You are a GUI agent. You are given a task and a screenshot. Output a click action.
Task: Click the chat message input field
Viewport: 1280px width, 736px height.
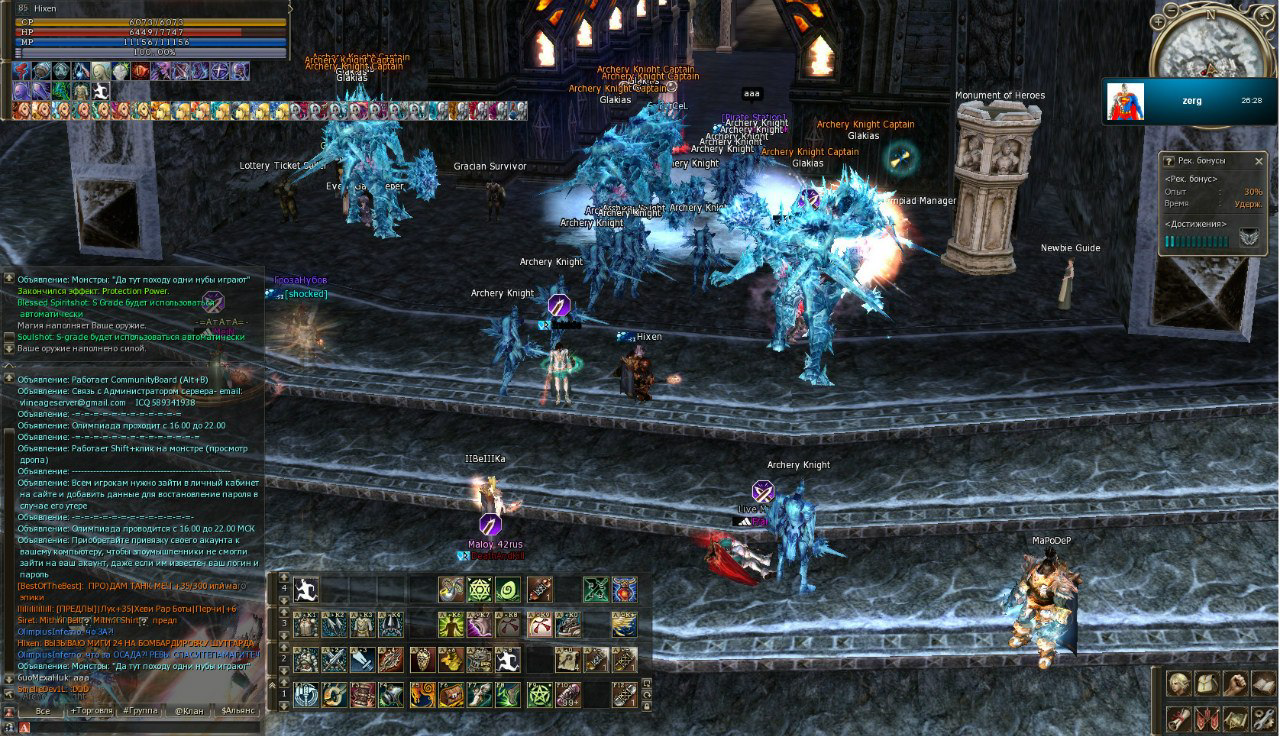(140, 727)
